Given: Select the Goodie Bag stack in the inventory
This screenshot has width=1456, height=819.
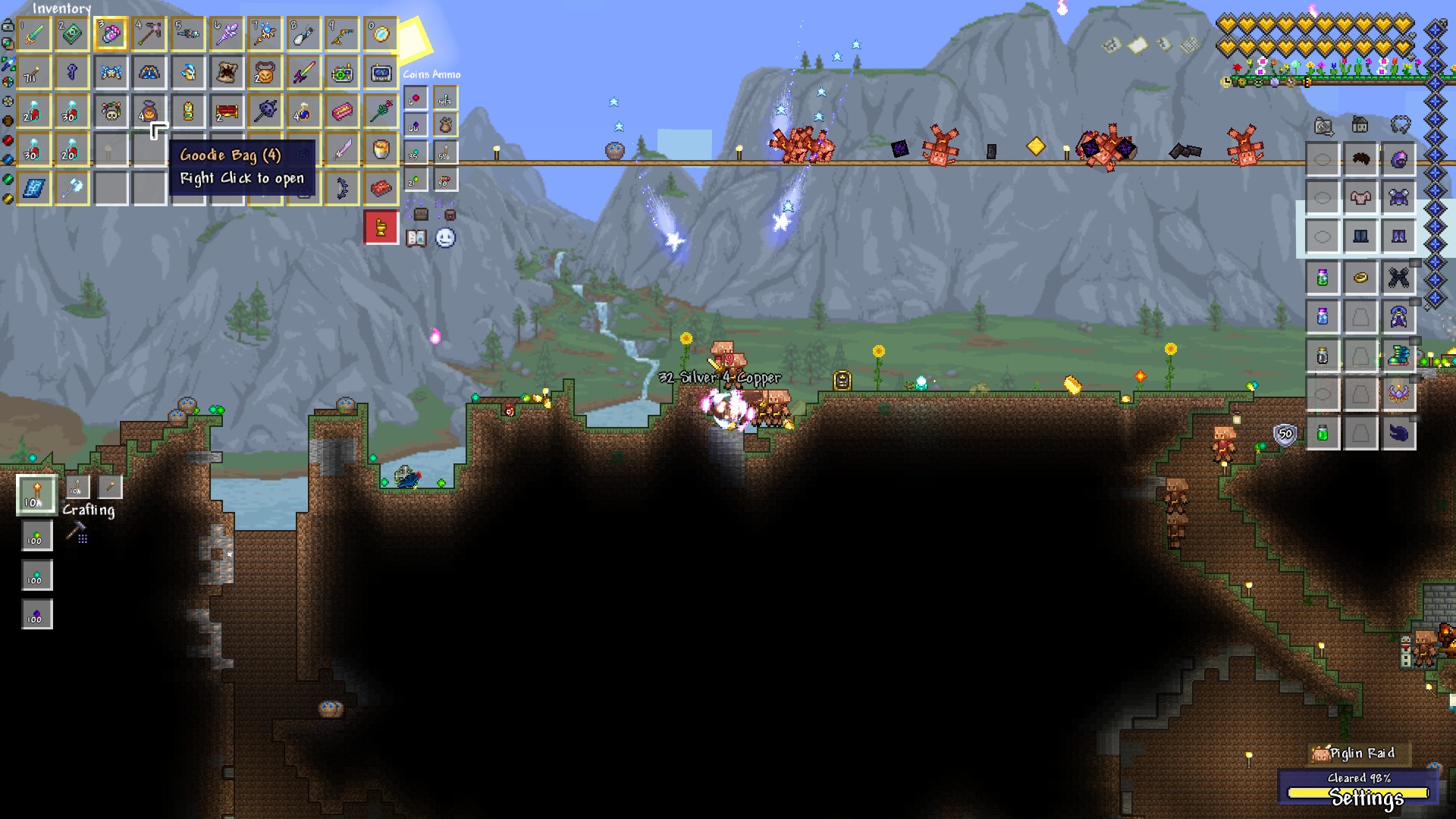Looking at the screenshot, I should pos(149,112).
